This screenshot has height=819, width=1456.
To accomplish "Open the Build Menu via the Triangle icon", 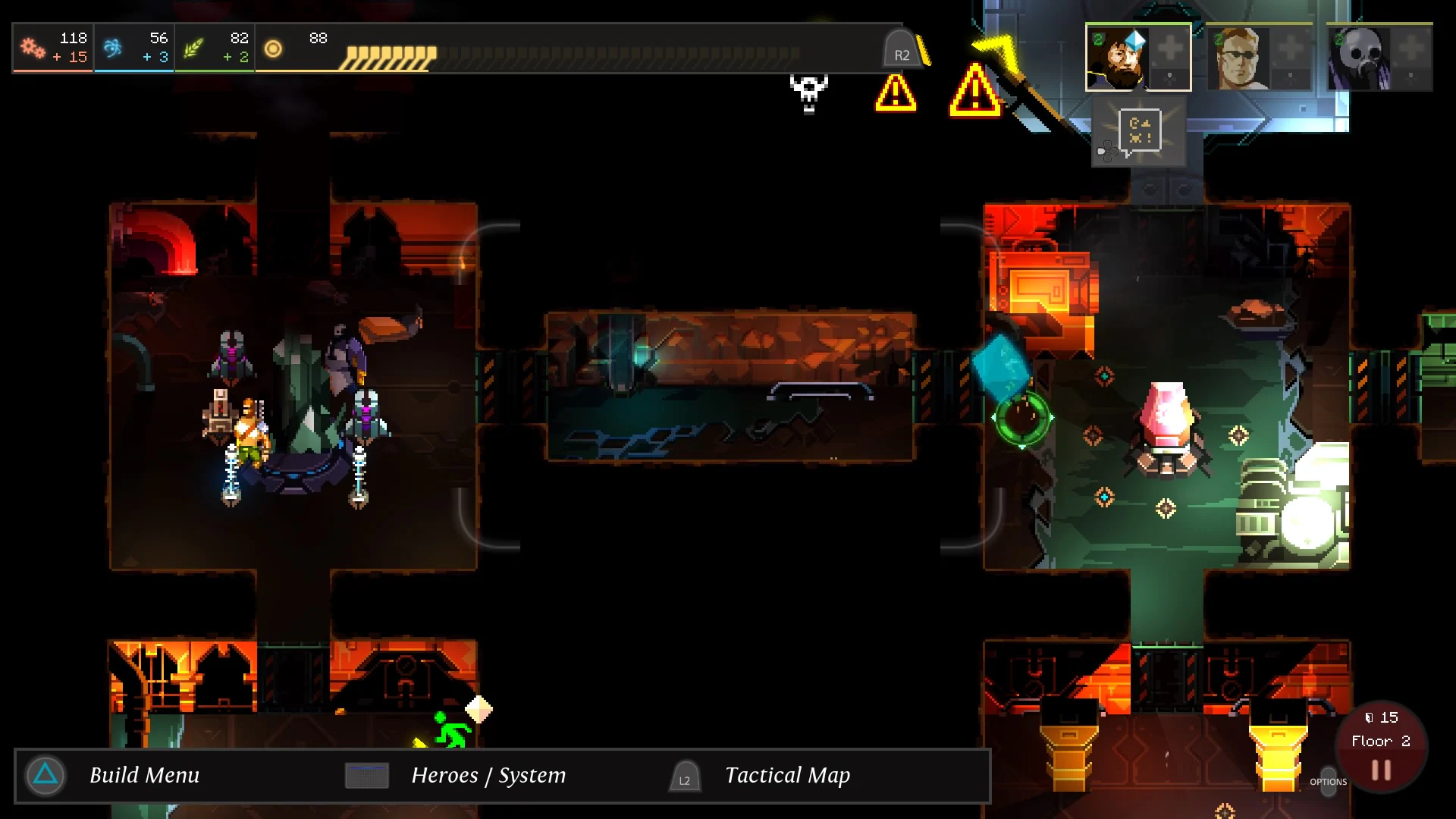I will 45,775.
